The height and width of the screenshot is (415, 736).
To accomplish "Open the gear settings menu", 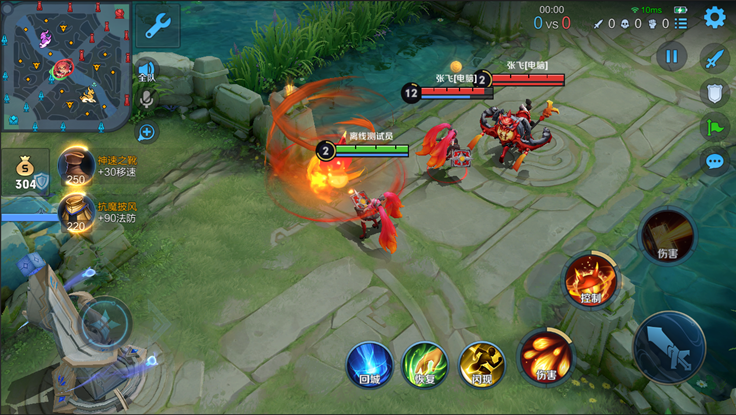I will [714, 17].
